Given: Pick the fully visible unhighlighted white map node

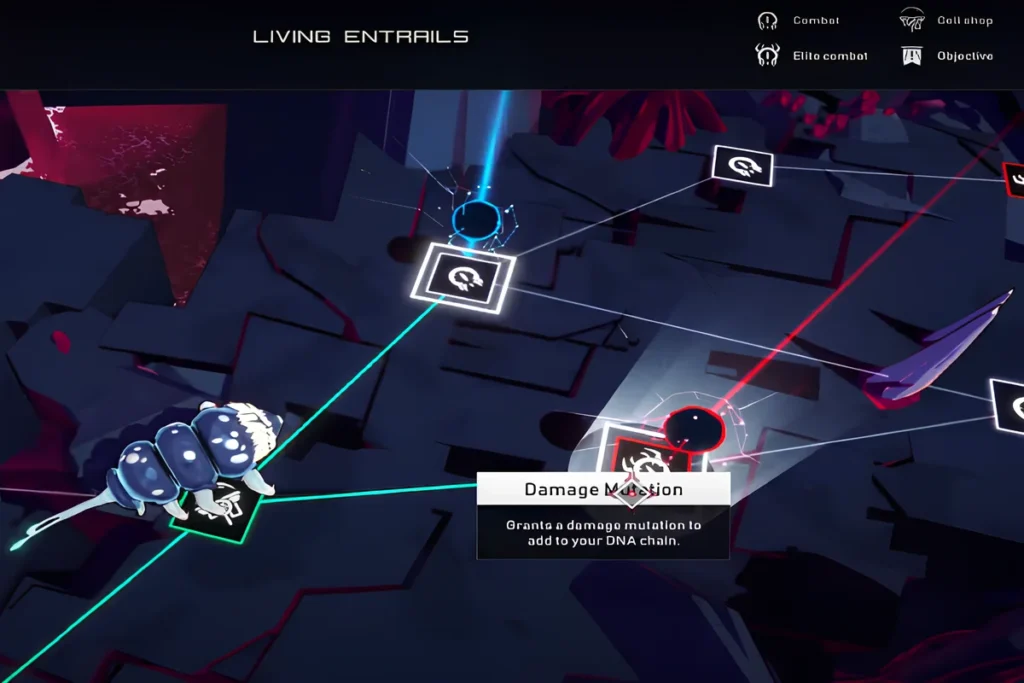Looking at the screenshot, I should click(742, 166).
